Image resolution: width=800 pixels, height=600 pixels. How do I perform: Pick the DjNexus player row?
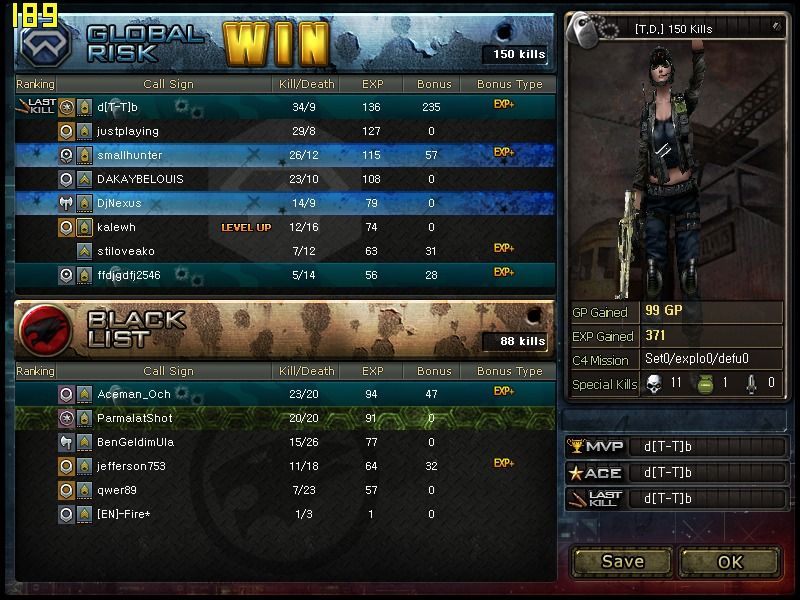point(285,203)
